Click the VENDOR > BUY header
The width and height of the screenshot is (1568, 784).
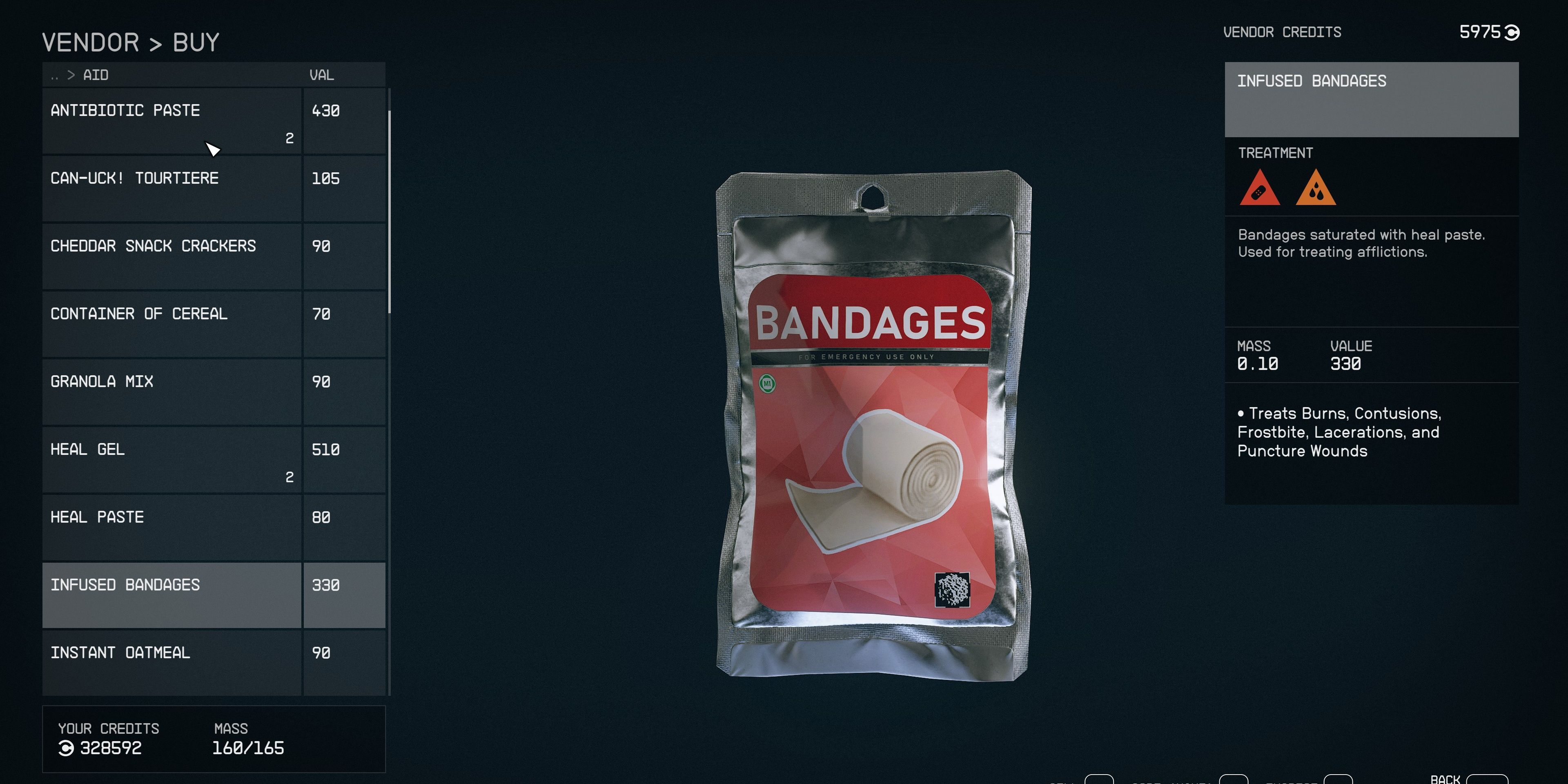point(130,41)
